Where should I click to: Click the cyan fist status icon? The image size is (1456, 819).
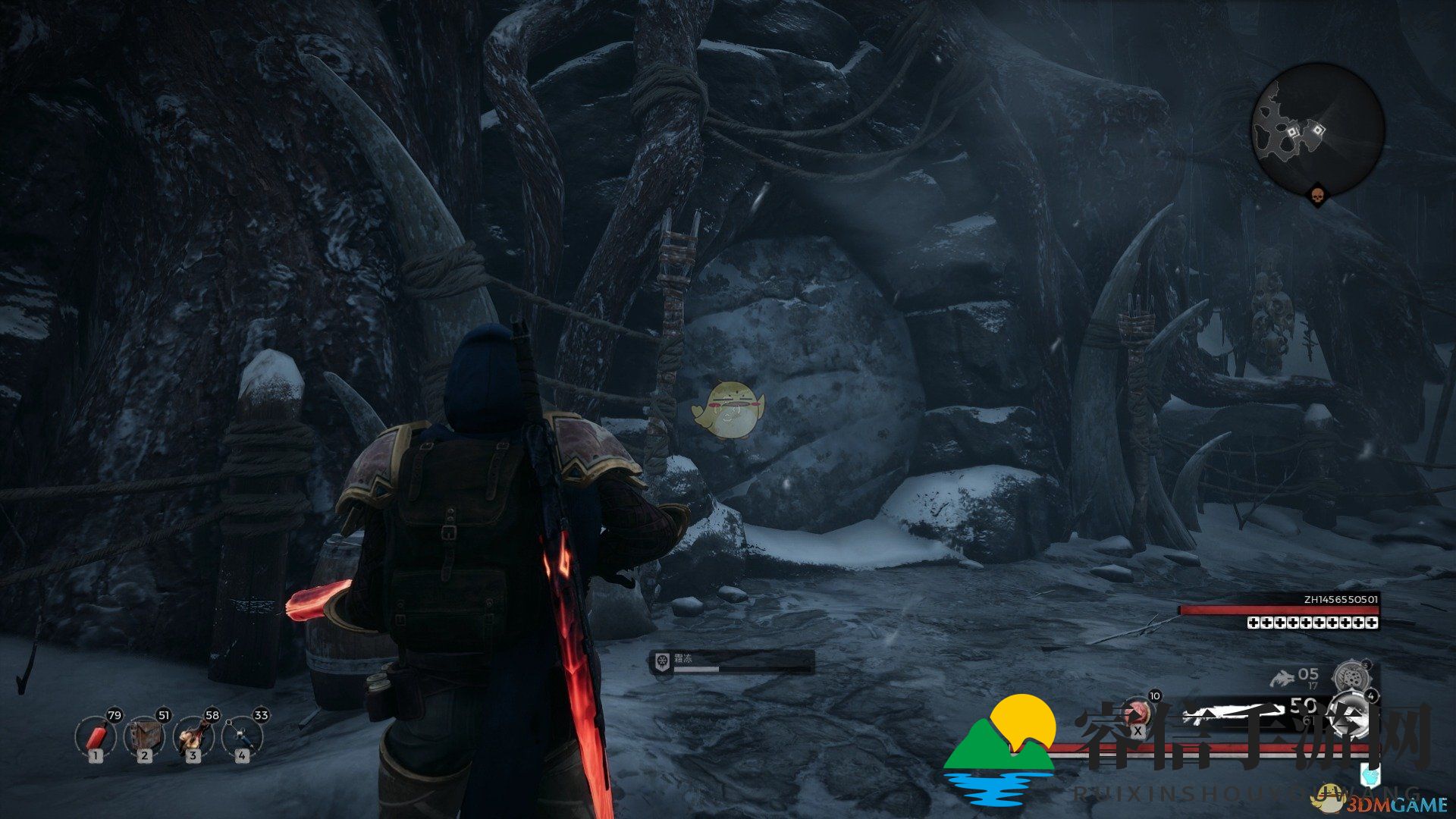(1370, 777)
